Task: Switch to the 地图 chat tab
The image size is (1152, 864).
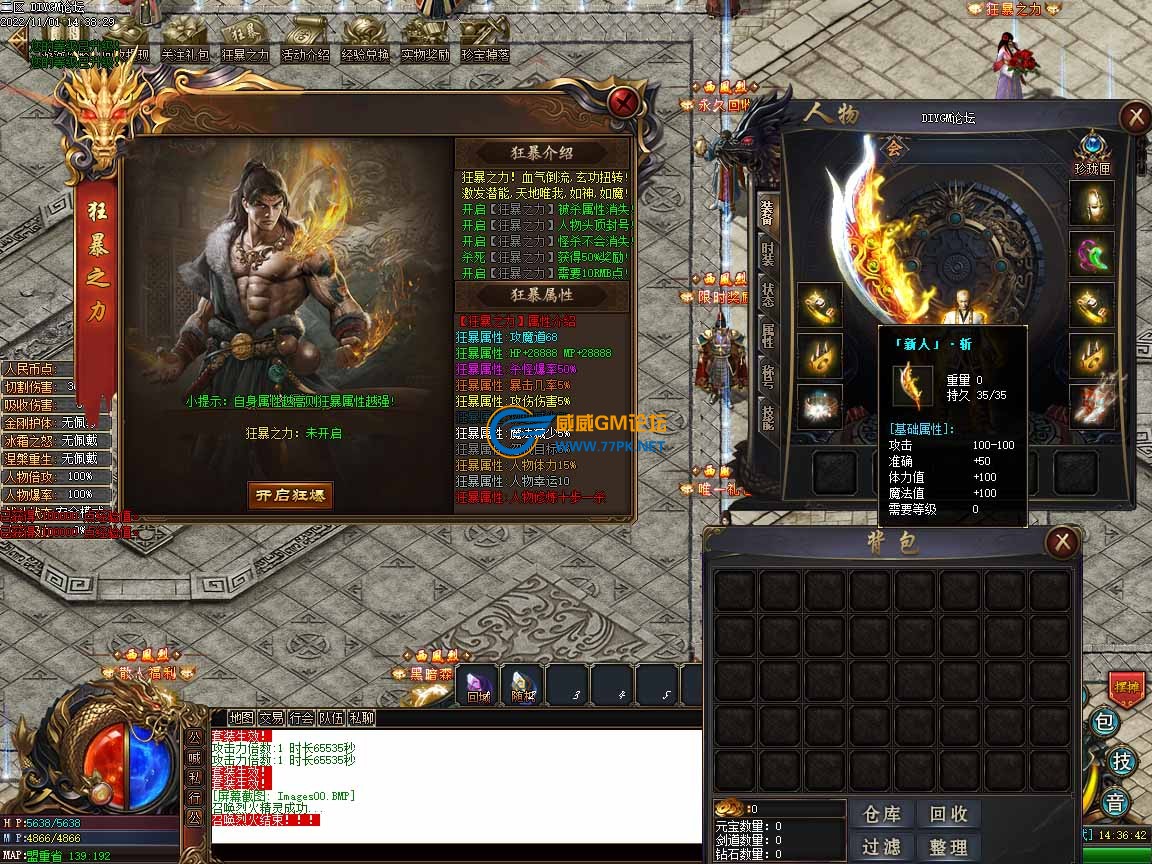Action: tap(241, 718)
